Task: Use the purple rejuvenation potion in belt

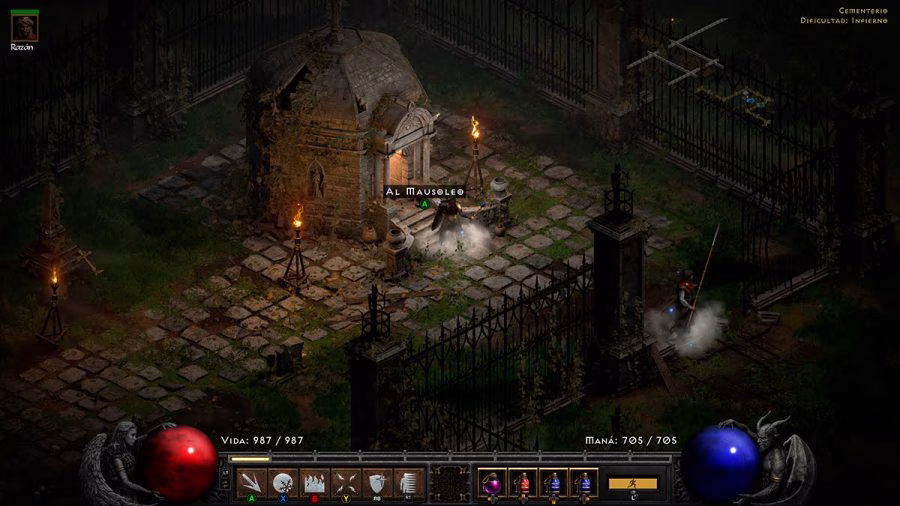Action: tap(493, 483)
